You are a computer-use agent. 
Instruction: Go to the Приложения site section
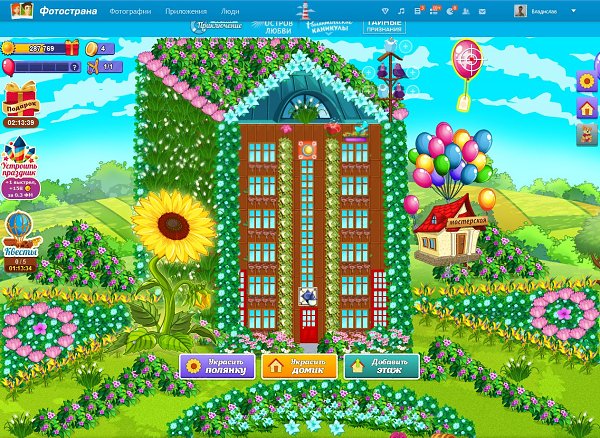coord(186,10)
